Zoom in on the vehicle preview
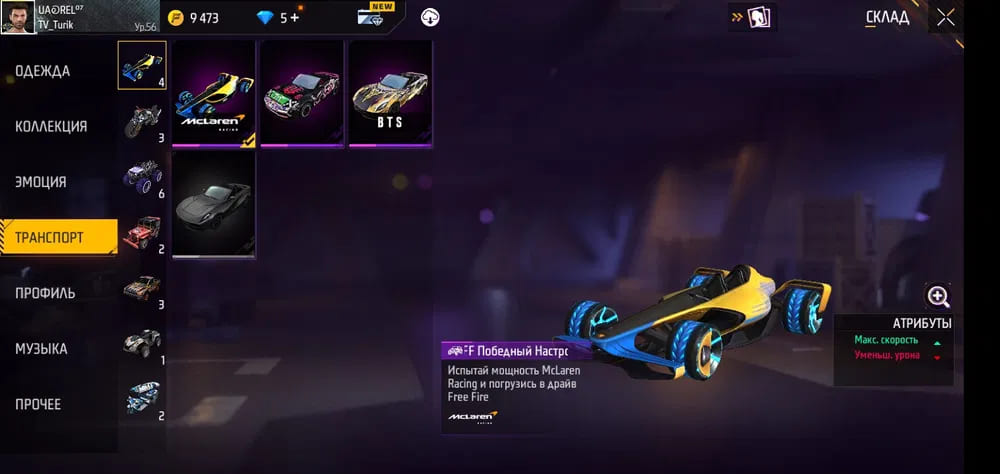Image resolution: width=1000 pixels, height=474 pixels. tap(938, 295)
